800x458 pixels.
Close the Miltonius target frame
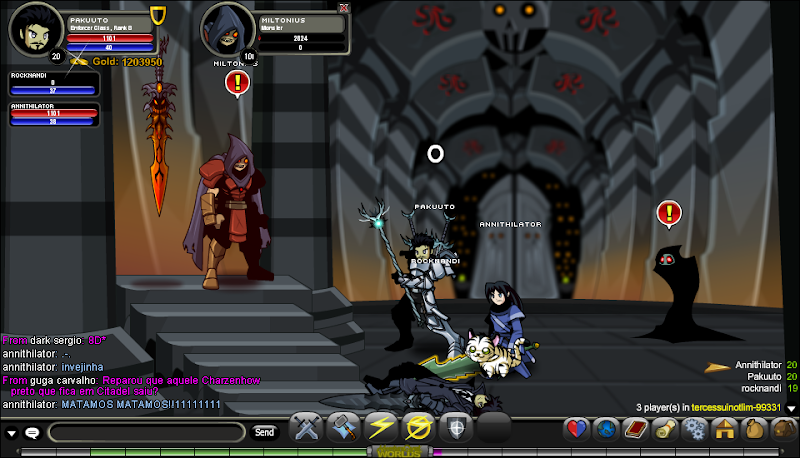point(344,7)
